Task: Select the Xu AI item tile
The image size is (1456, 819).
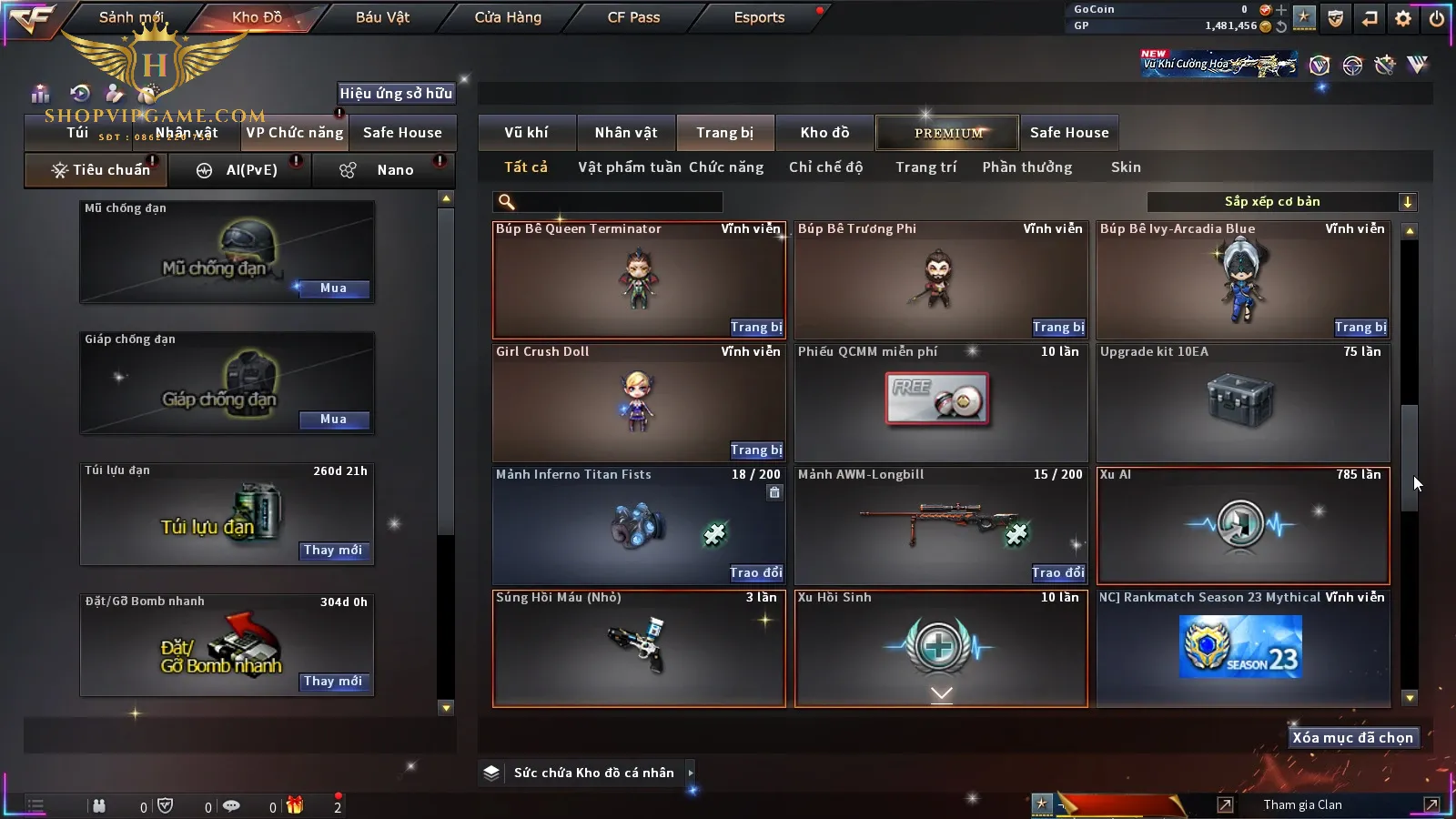Action: pyautogui.click(x=1243, y=526)
